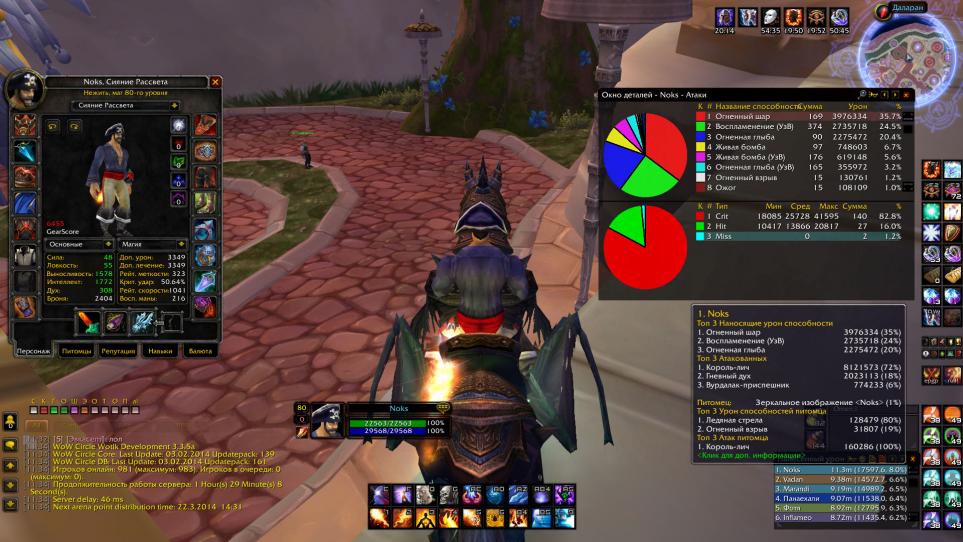Click the Dalaran minimap
The width and height of the screenshot is (963, 542).
pyautogui.click(x=910, y=50)
